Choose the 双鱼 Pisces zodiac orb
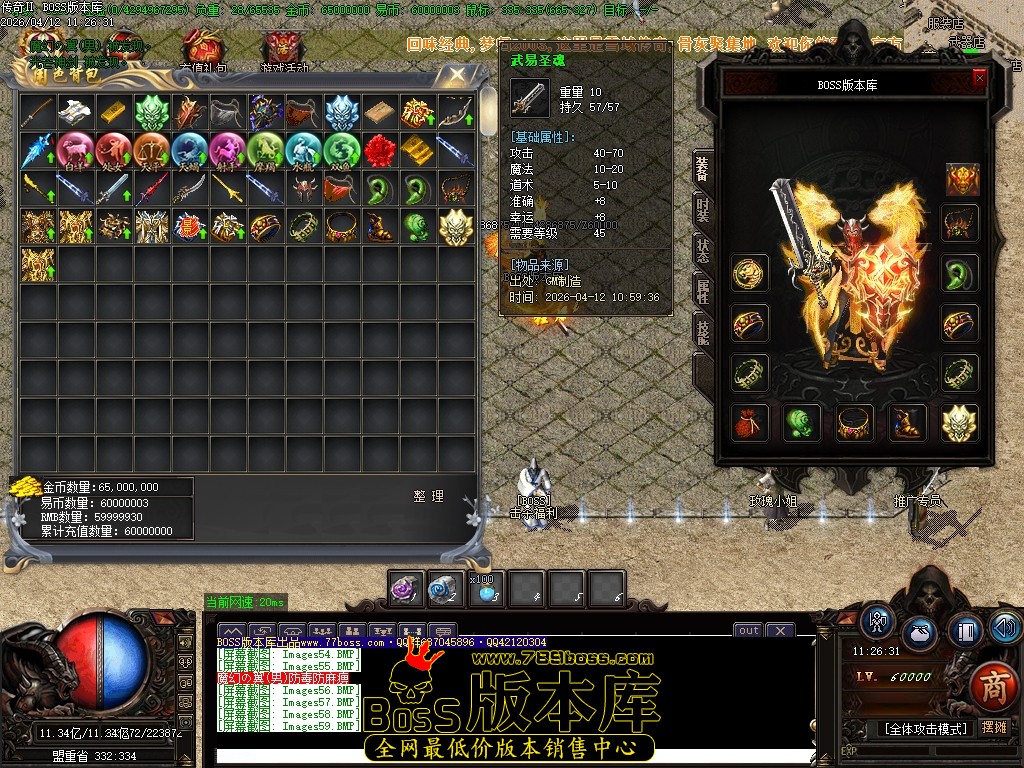This screenshot has height=768, width=1024. pyautogui.click(x=341, y=150)
